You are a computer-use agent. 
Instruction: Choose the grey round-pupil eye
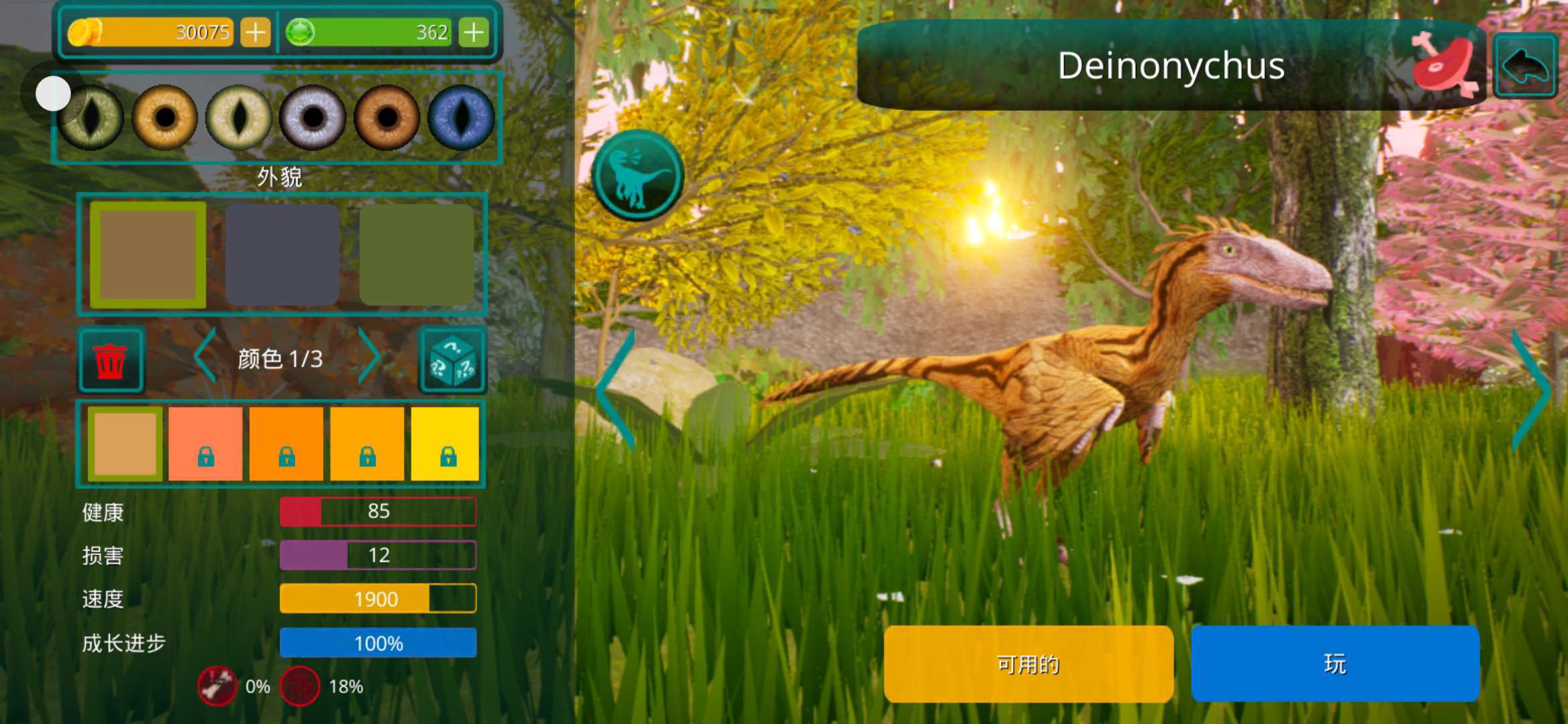312,118
